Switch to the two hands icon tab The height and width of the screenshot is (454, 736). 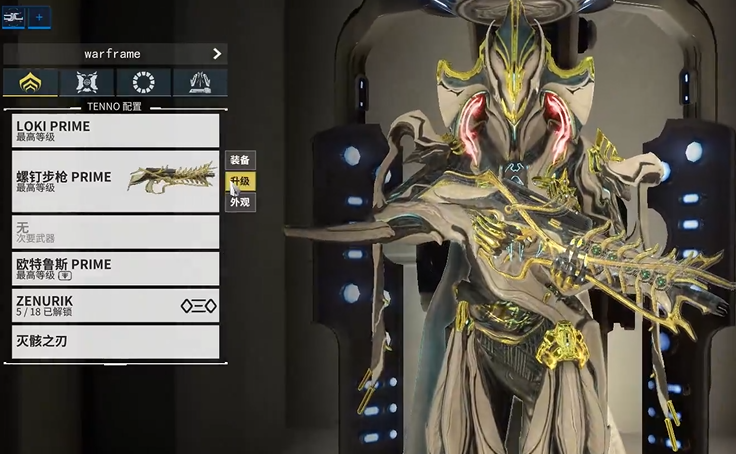[x=199, y=83]
